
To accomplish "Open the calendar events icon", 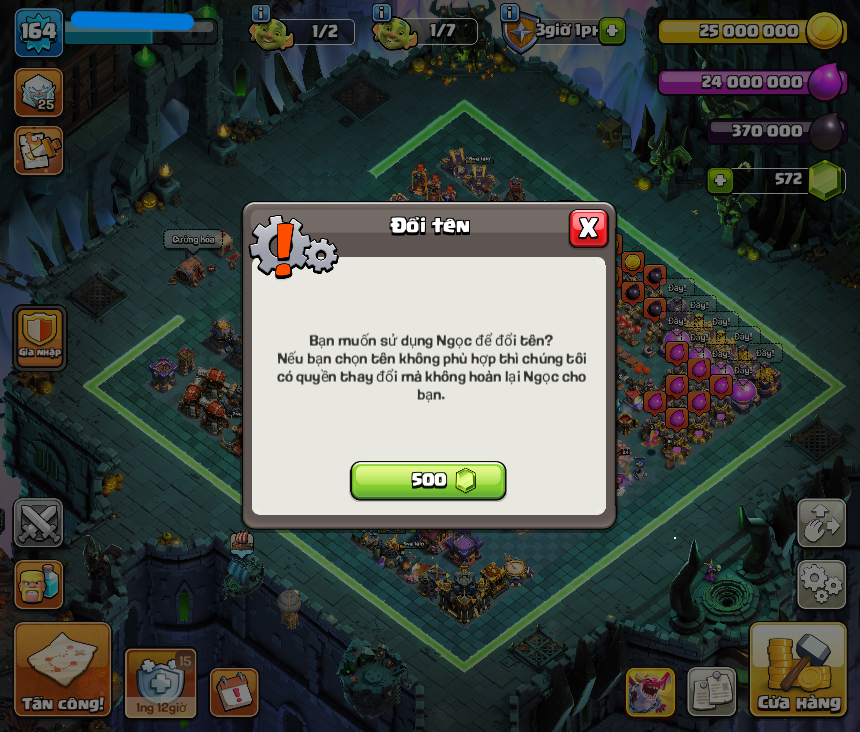I will click(234, 692).
